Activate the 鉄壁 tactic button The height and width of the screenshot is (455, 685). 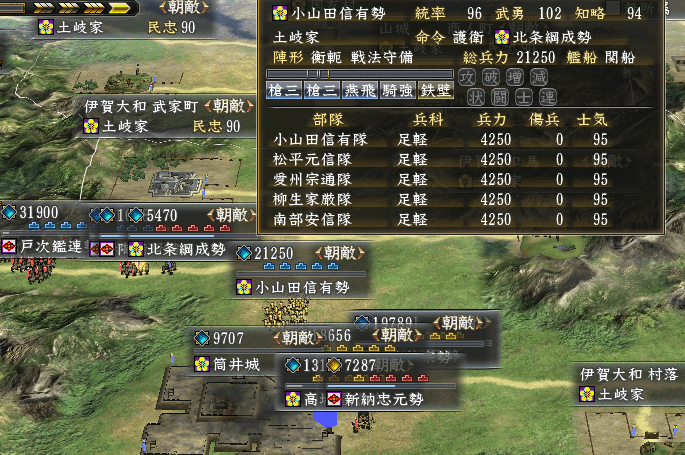click(x=436, y=91)
